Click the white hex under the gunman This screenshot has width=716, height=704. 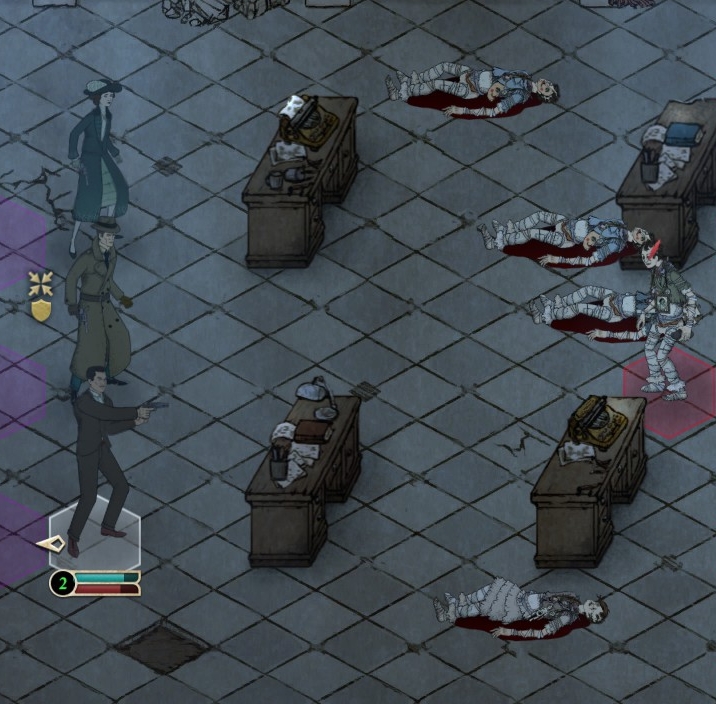(95, 533)
